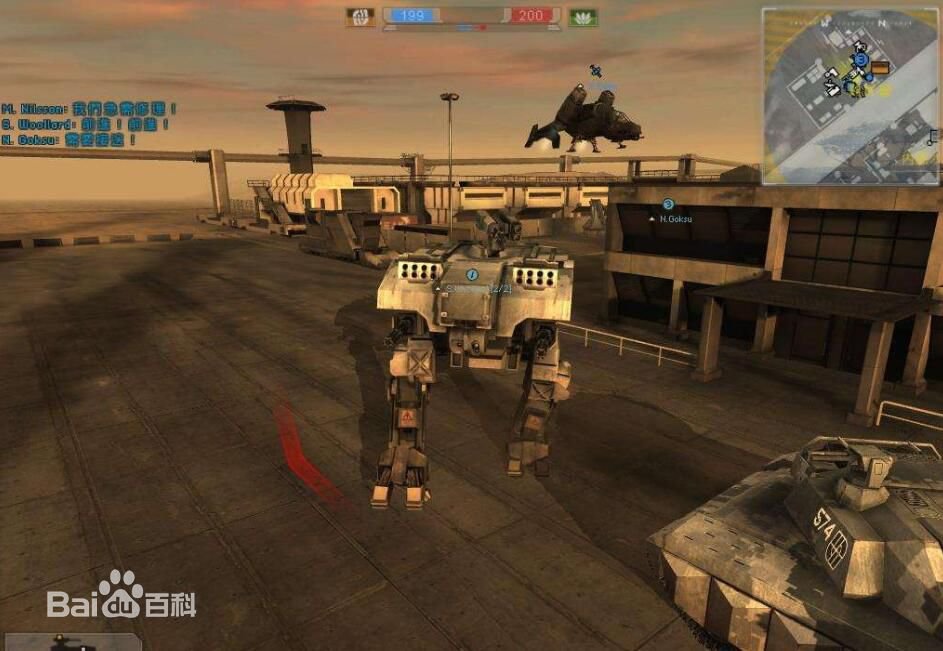The width and height of the screenshot is (943, 651).
Task: Click the blue info marker above walker
Action: click(472, 274)
